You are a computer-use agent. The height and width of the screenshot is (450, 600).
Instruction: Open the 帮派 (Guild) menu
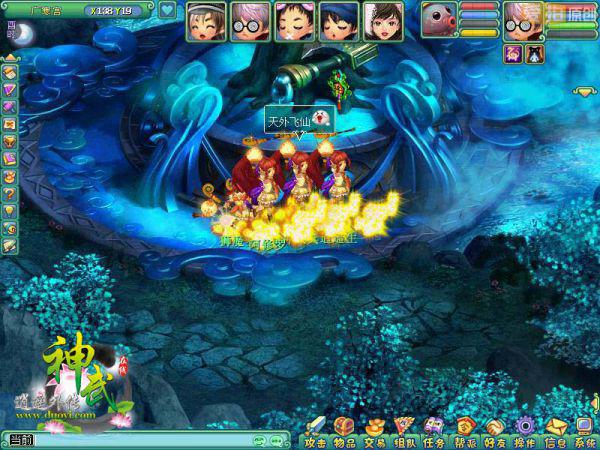point(465,431)
